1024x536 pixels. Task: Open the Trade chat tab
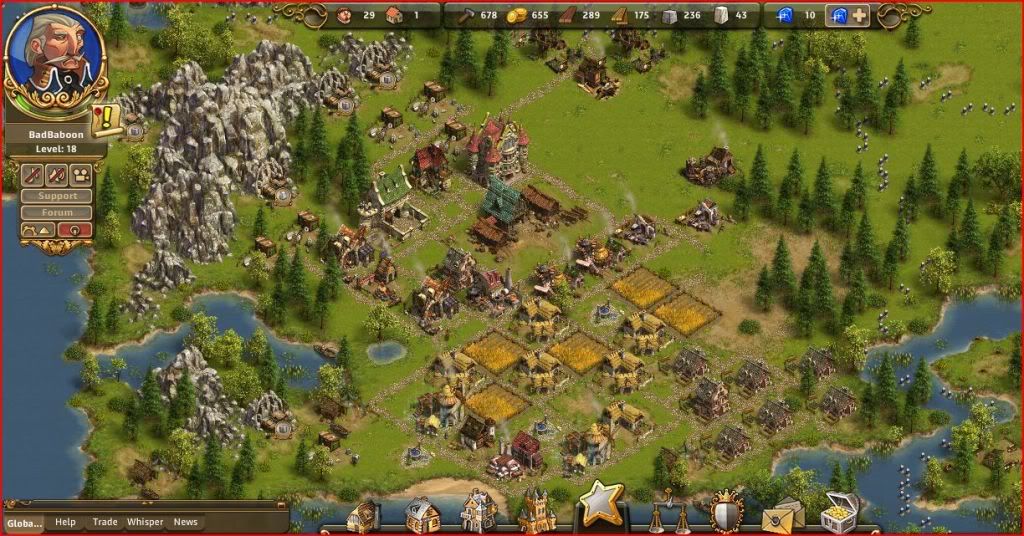click(x=105, y=522)
